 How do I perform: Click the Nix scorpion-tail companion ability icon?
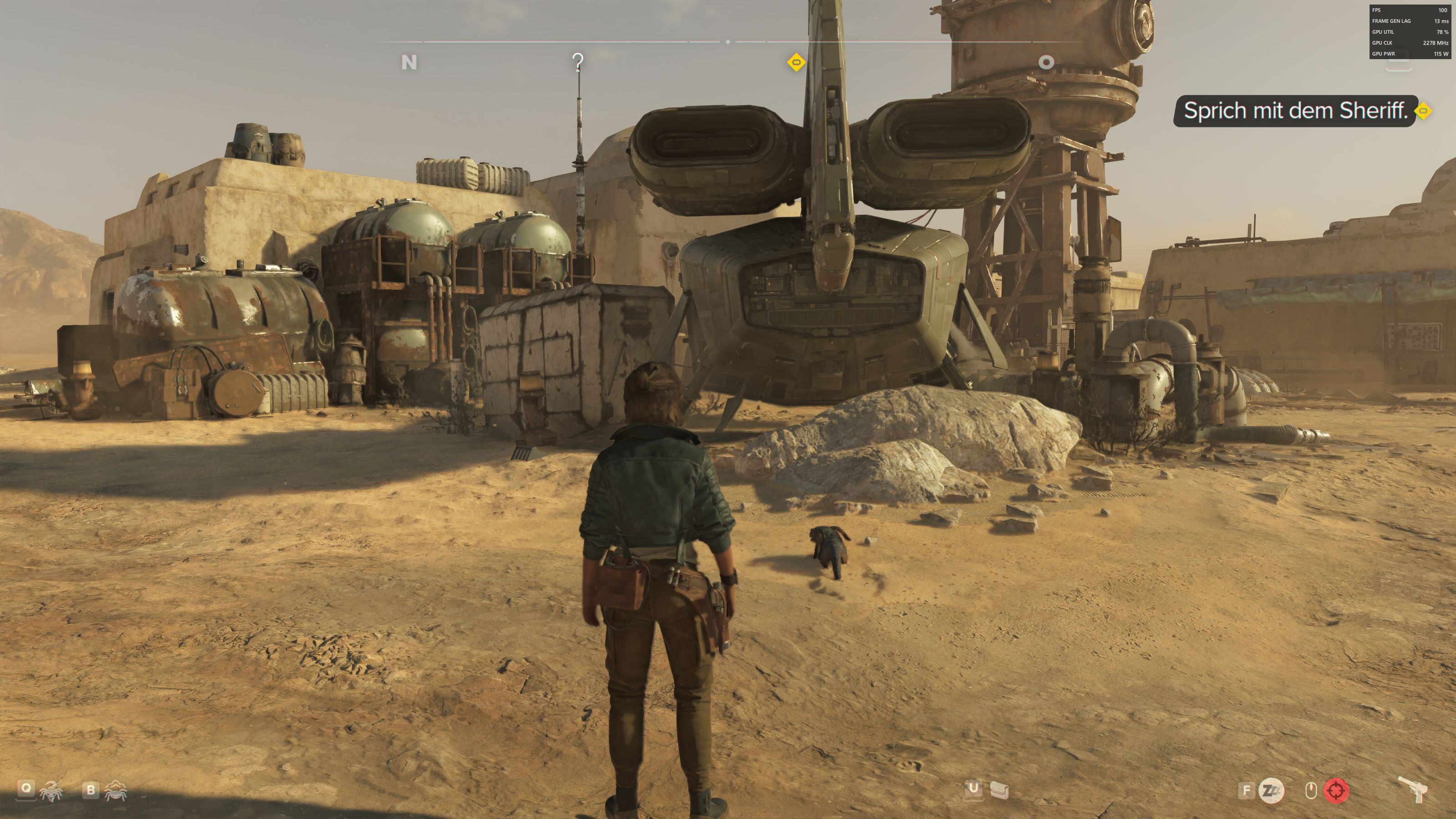tap(51, 791)
